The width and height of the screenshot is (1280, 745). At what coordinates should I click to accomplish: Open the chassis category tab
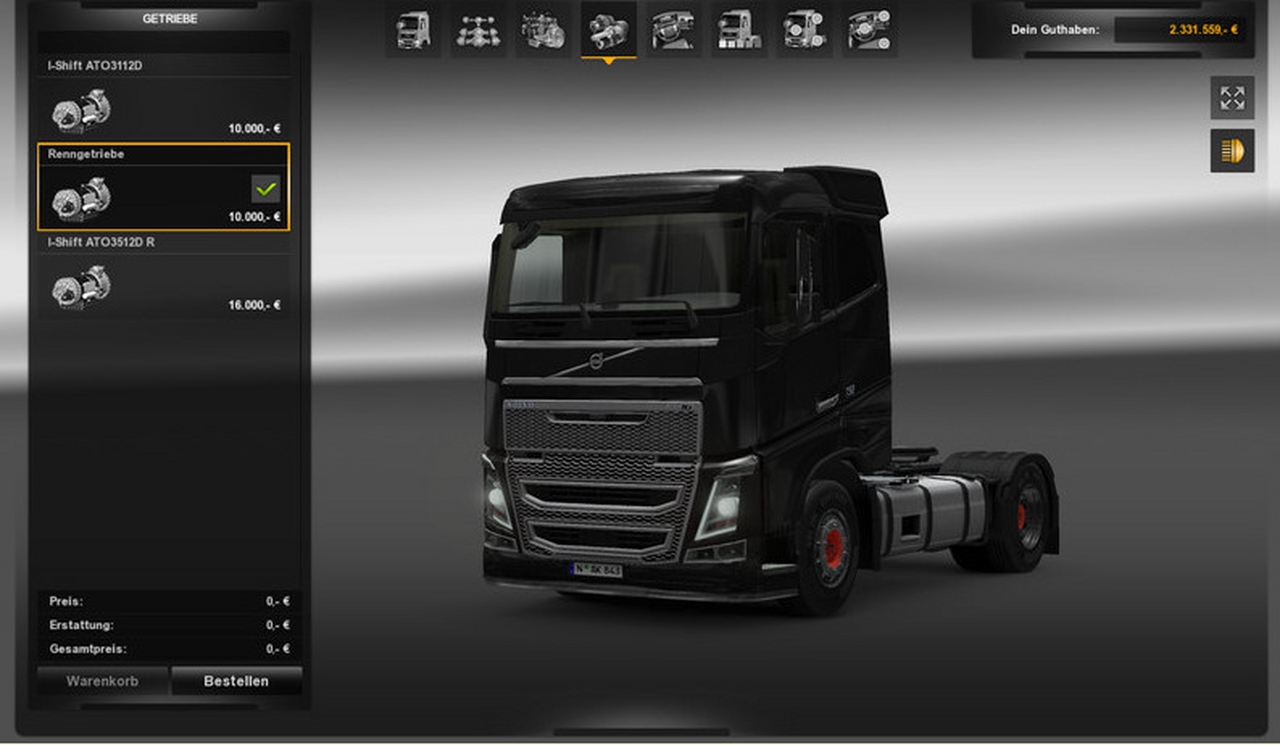click(478, 30)
